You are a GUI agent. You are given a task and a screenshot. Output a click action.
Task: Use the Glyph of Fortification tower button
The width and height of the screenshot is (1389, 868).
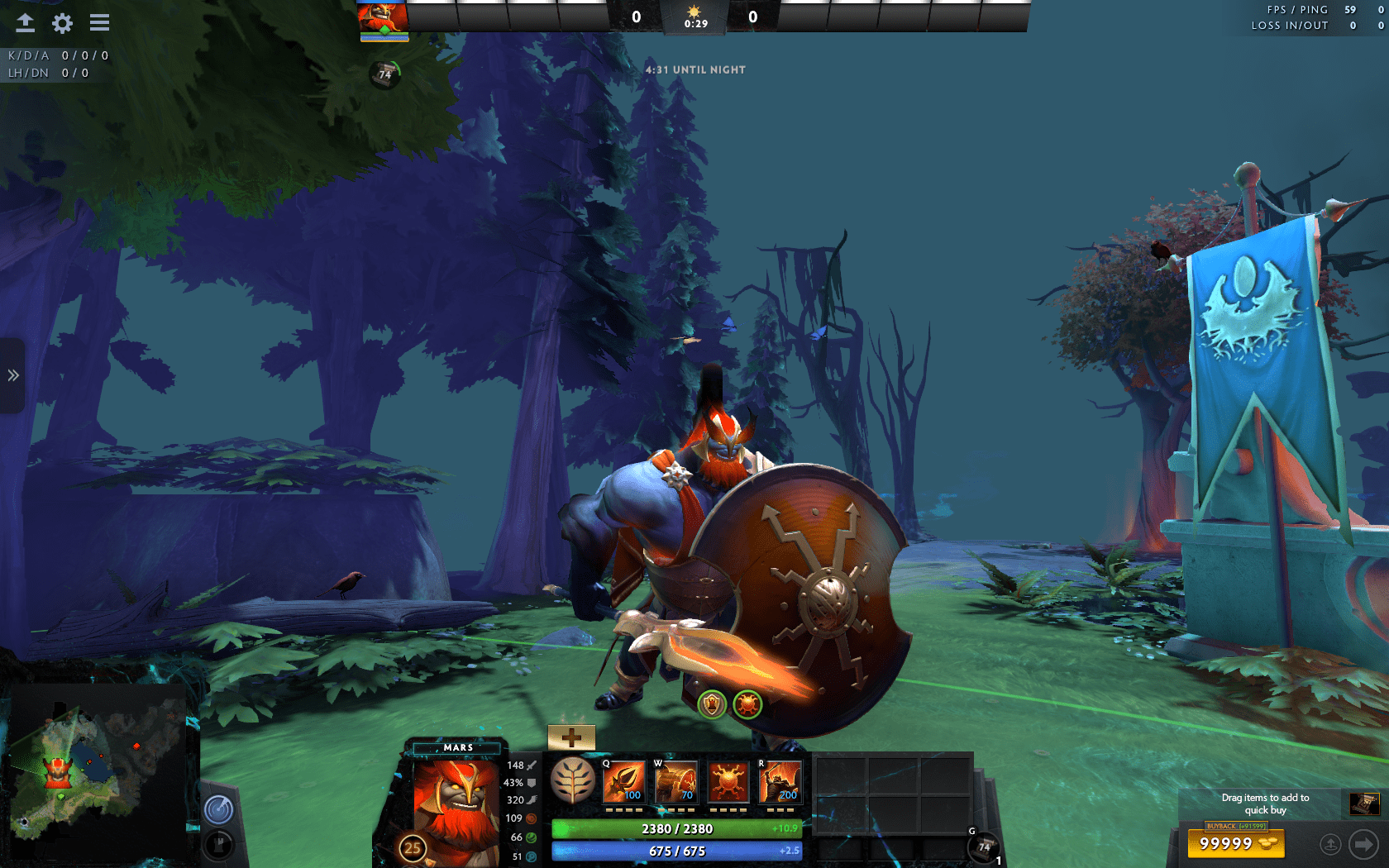pyautogui.click(x=219, y=845)
